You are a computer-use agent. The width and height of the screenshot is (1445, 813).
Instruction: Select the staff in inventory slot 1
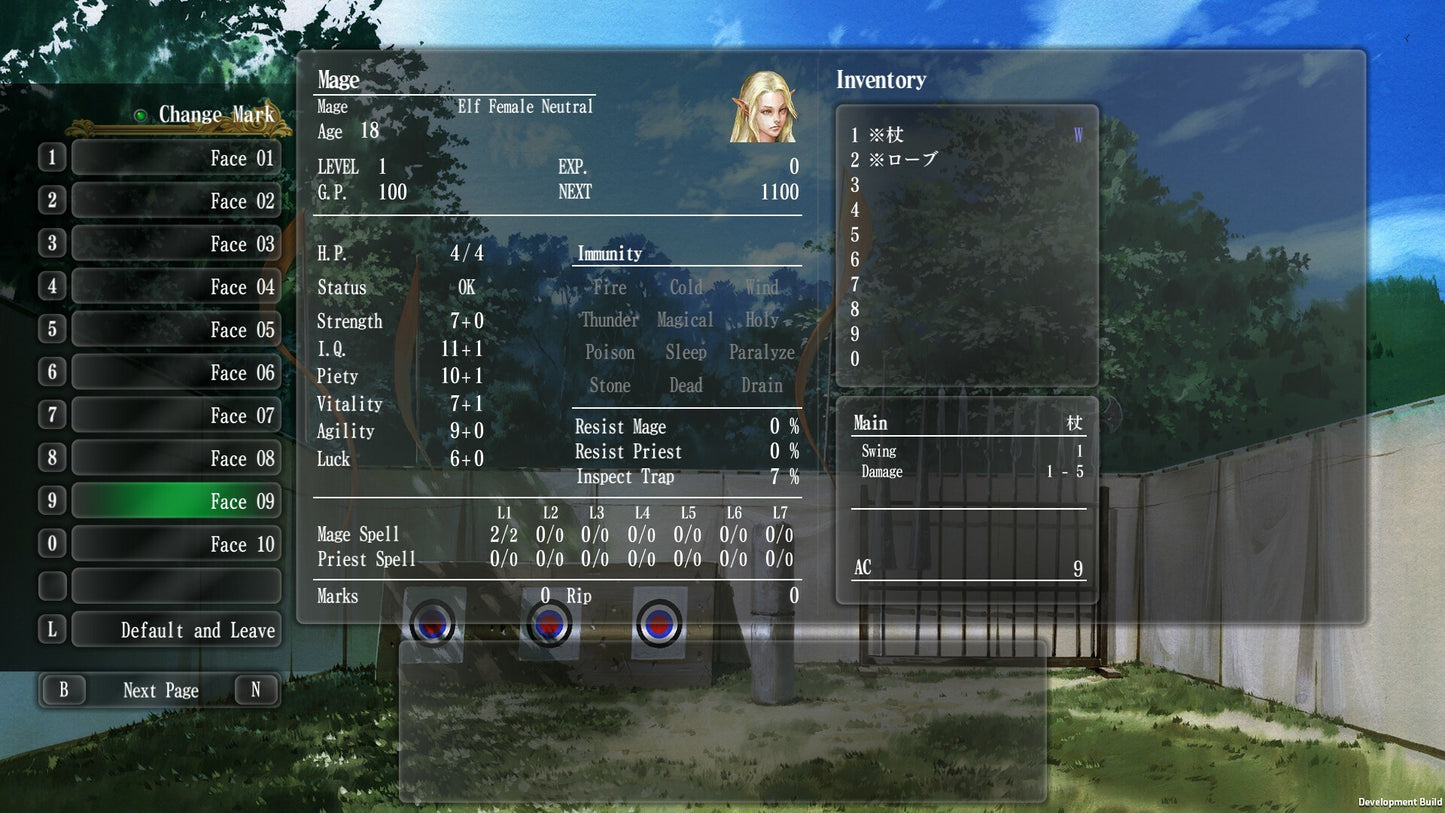pos(886,135)
